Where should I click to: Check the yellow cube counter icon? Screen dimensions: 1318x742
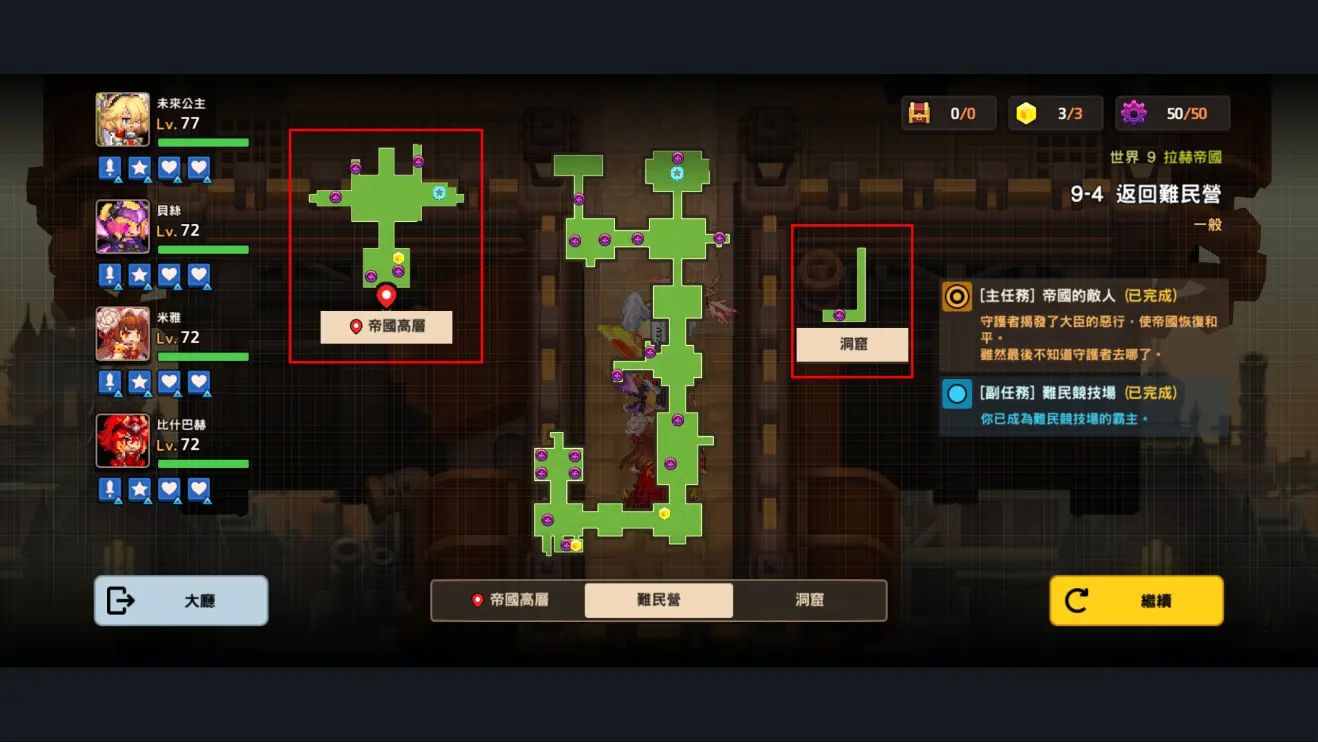click(x=1026, y=114)
